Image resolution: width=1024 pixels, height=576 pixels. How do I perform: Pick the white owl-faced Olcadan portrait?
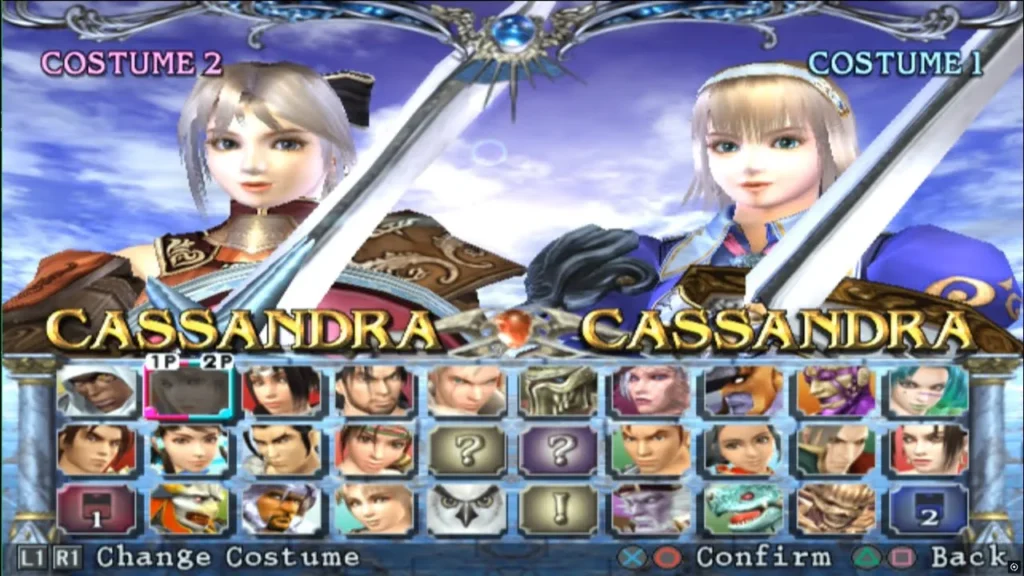point(465,509)
